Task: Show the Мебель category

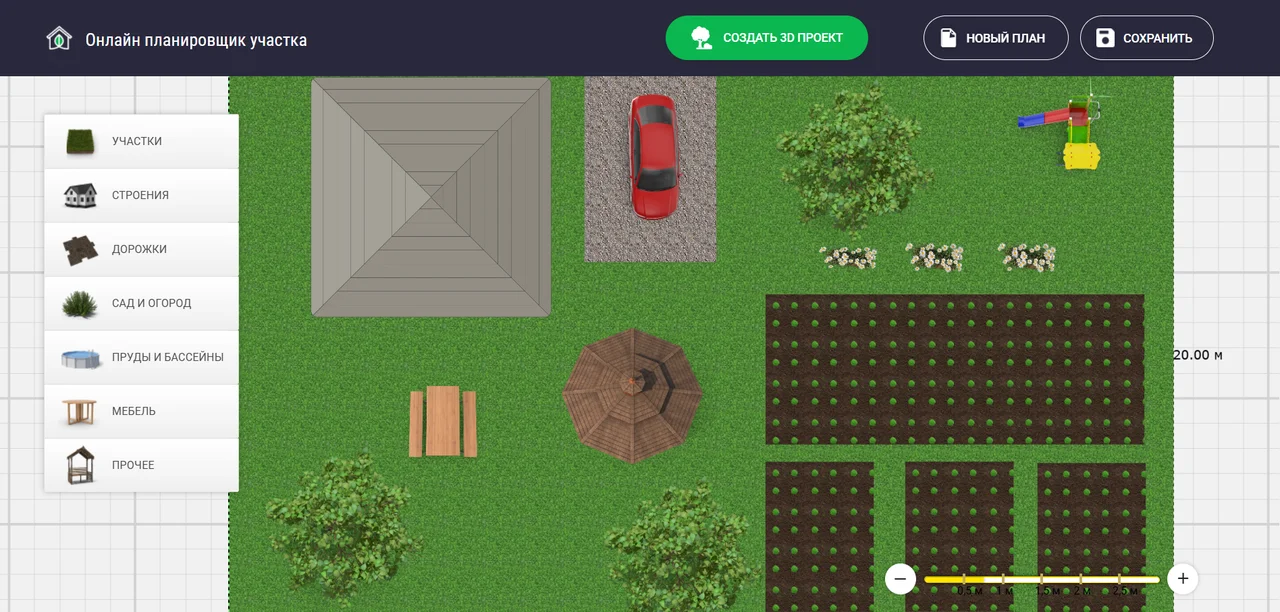Action: [141, 411]
